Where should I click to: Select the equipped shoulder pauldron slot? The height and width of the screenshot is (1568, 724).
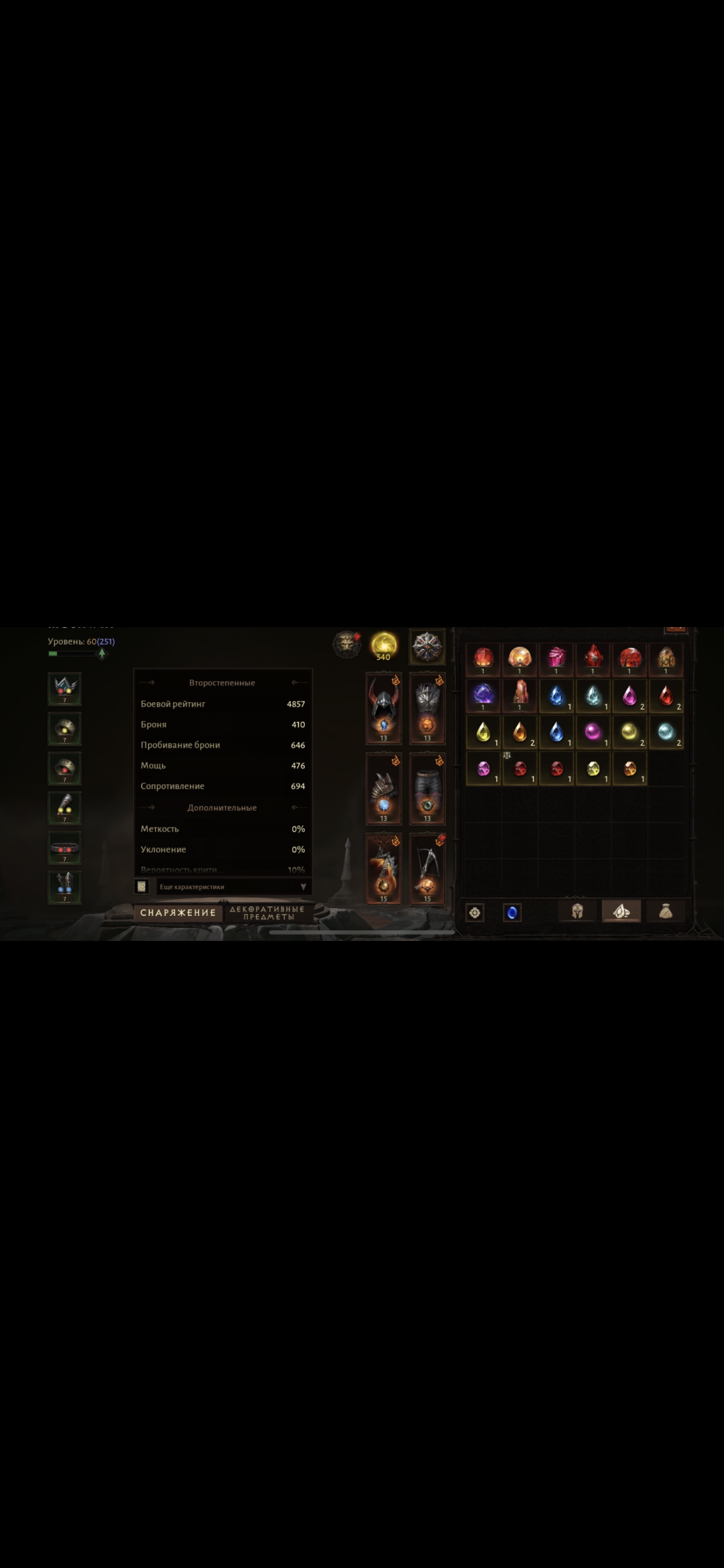pos(384,788)
